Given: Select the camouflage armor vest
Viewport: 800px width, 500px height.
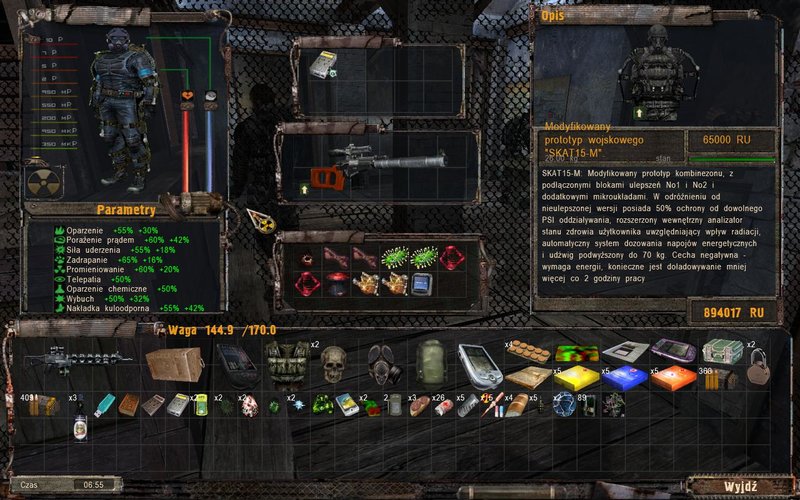Looking at the screenshot, I should pos(287,360).
